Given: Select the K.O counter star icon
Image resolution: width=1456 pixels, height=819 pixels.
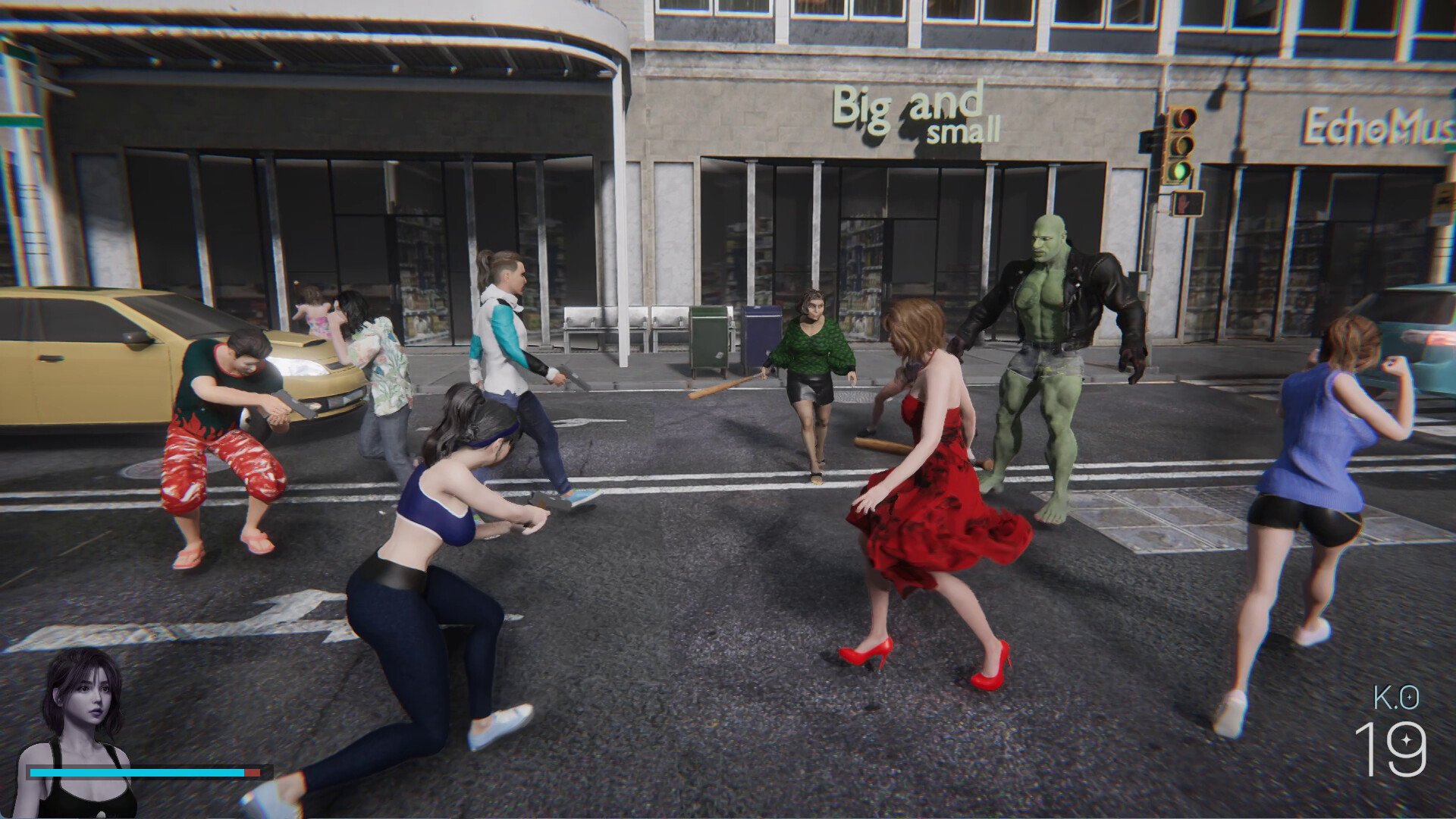Looking at the screenshot, I should tap(1405, 739).
